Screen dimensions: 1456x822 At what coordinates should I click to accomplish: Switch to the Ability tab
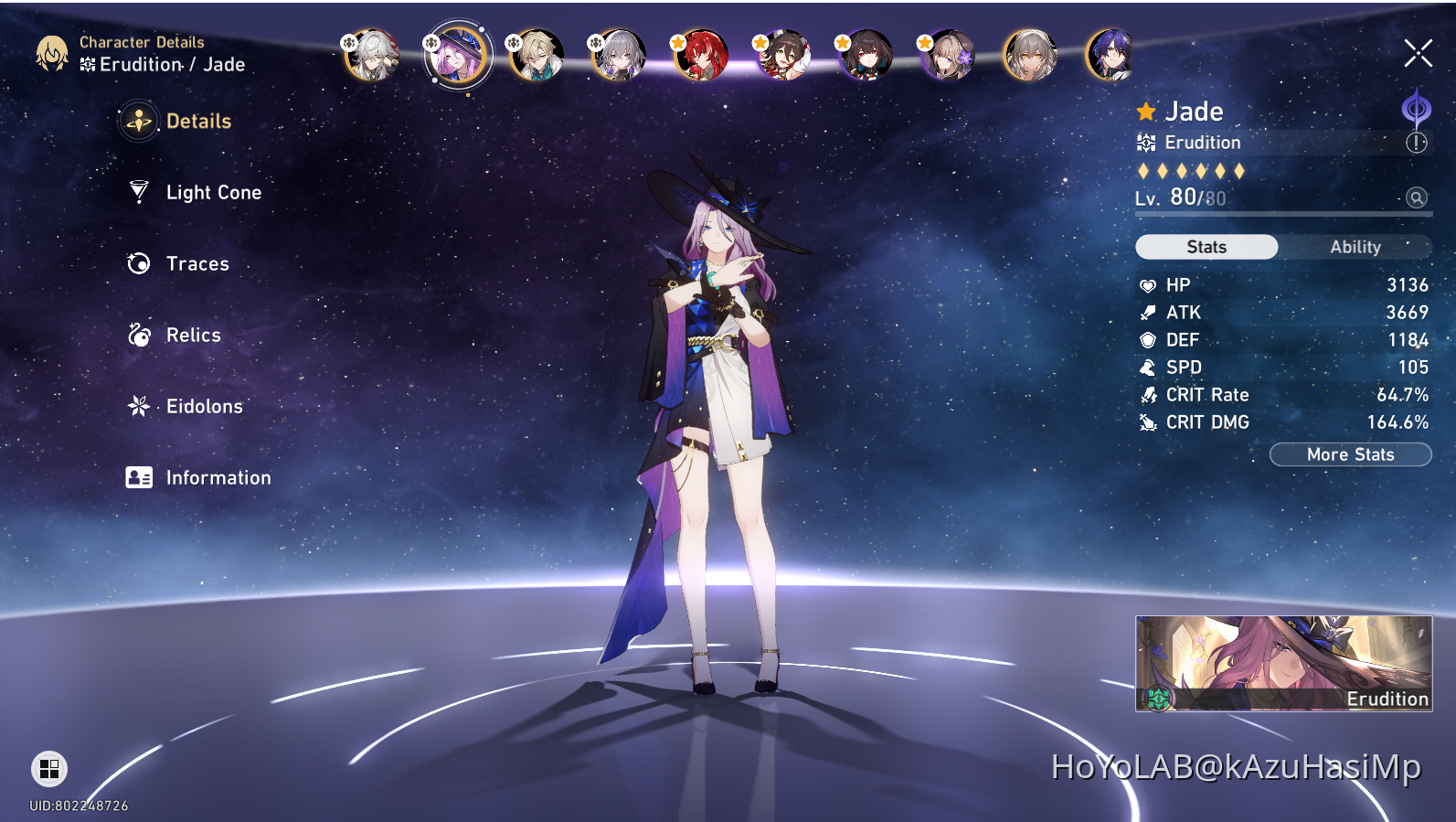[x=1355, y=246]
